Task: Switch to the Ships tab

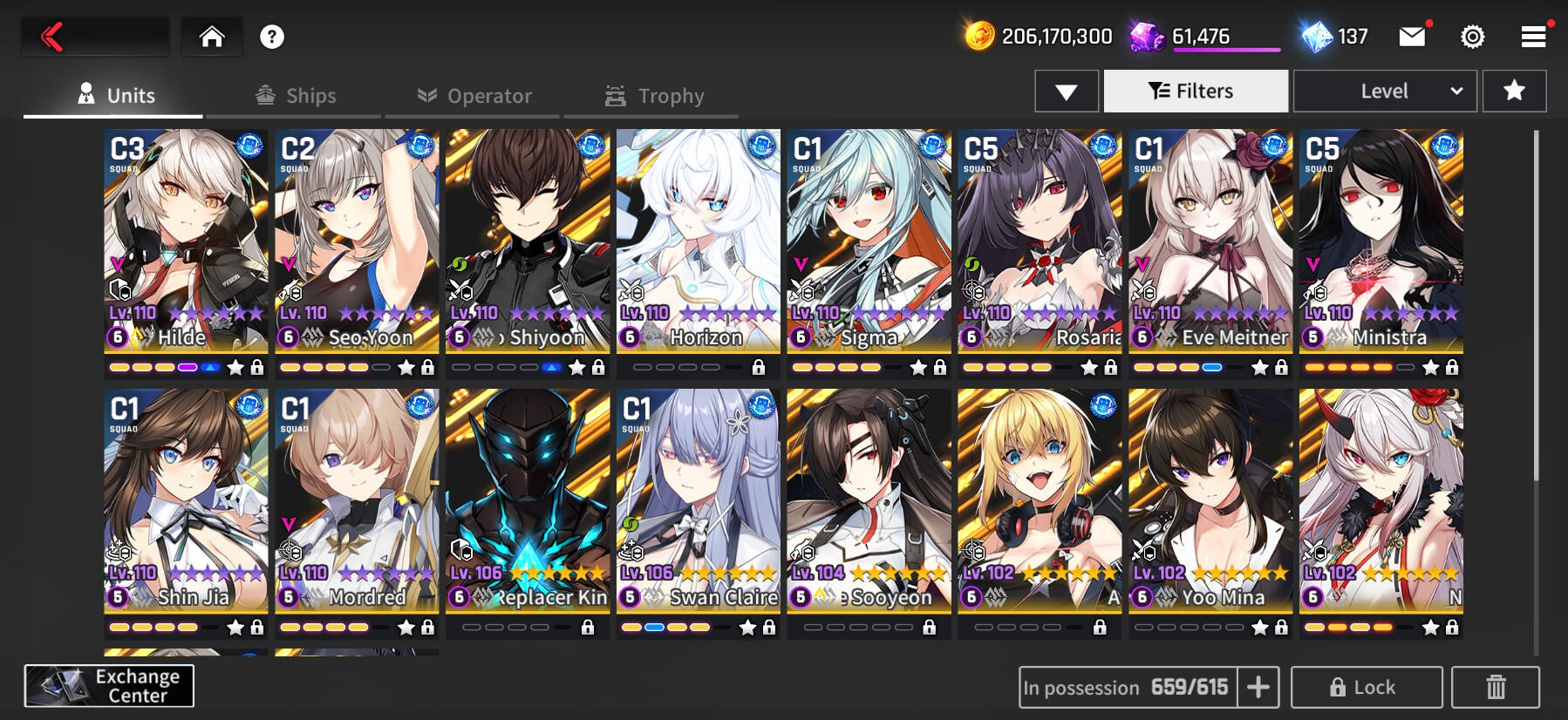Action: tap(296, 96)
